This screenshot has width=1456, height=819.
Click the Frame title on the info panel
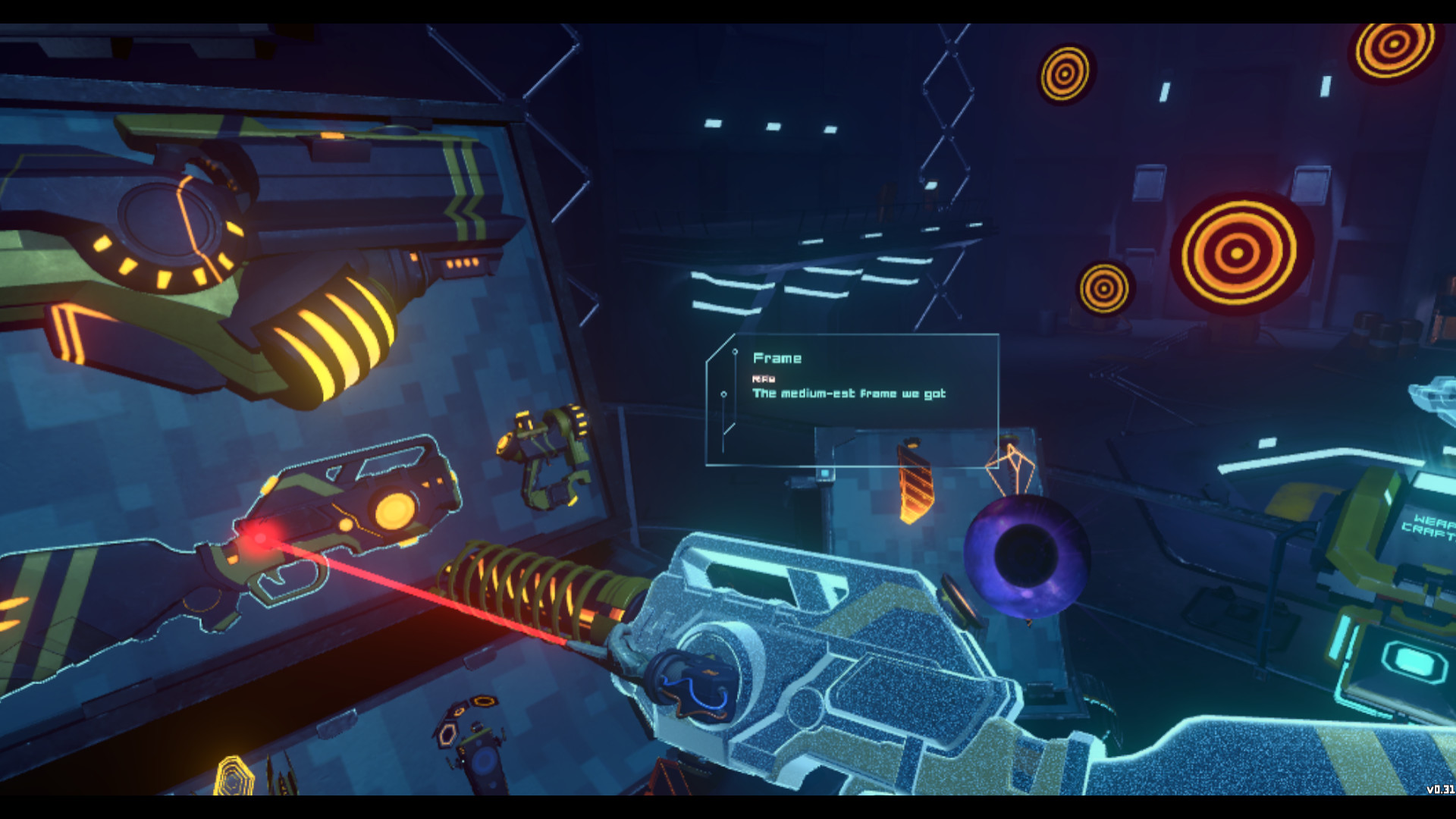pyautogui.click(x=777, y=359)
